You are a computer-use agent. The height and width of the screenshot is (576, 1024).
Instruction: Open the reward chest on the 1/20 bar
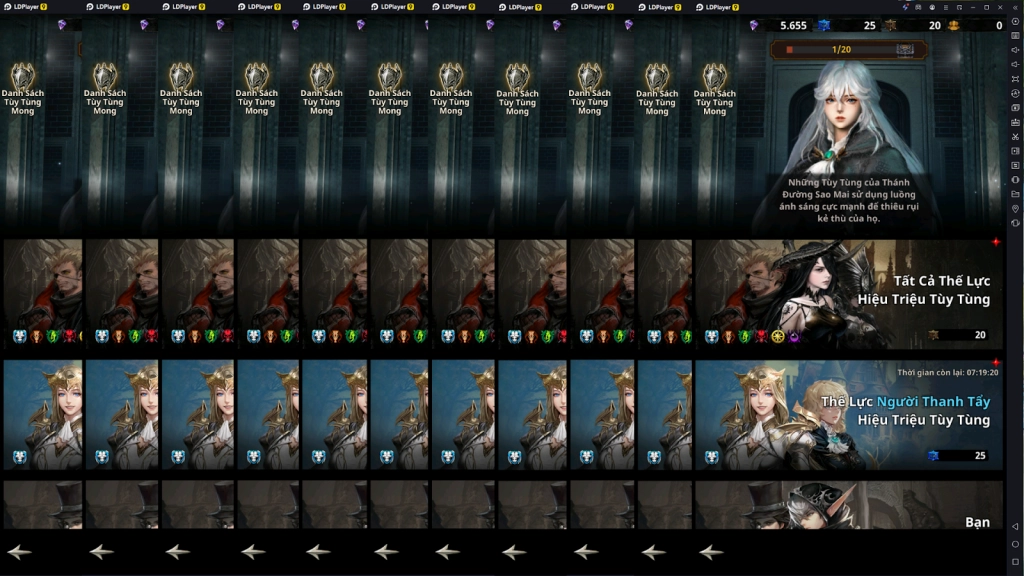pos(907,49)
